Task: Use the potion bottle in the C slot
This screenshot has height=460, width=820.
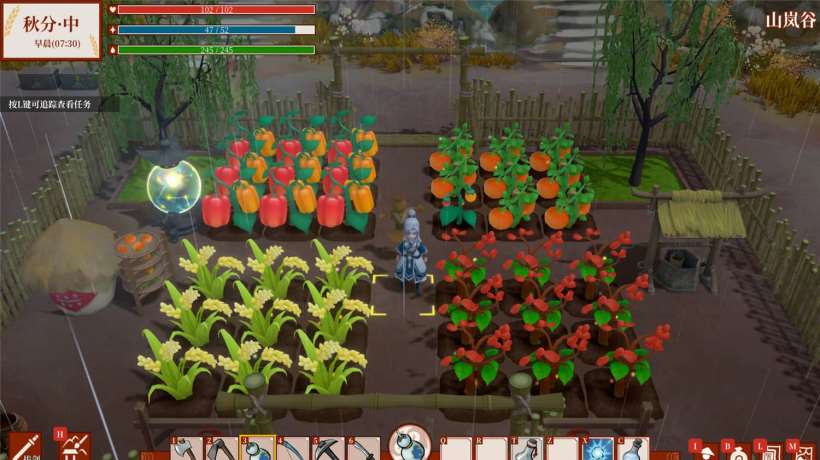Action: click(x=633, y=450)
